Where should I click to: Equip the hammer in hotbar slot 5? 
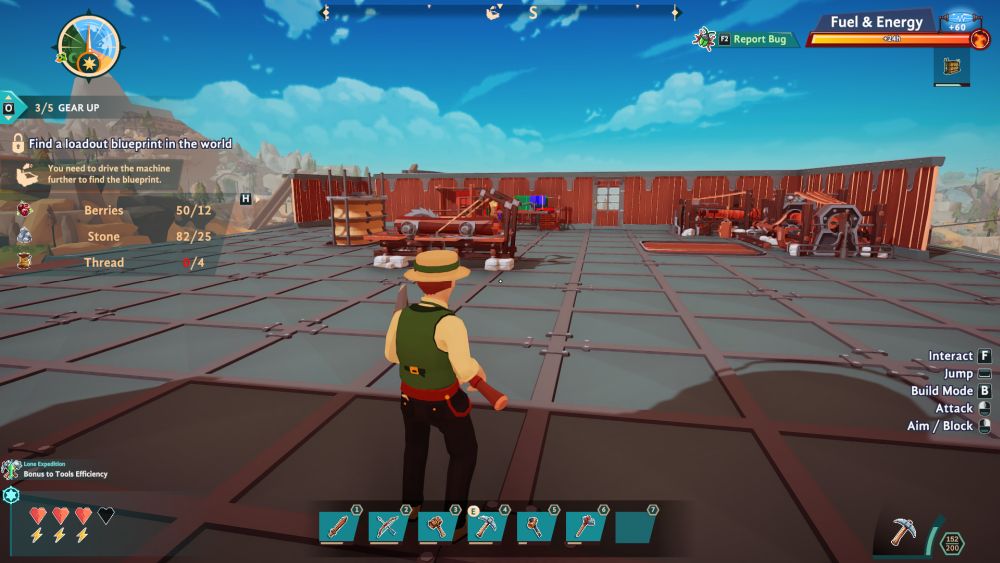click(x=536, y=526)
